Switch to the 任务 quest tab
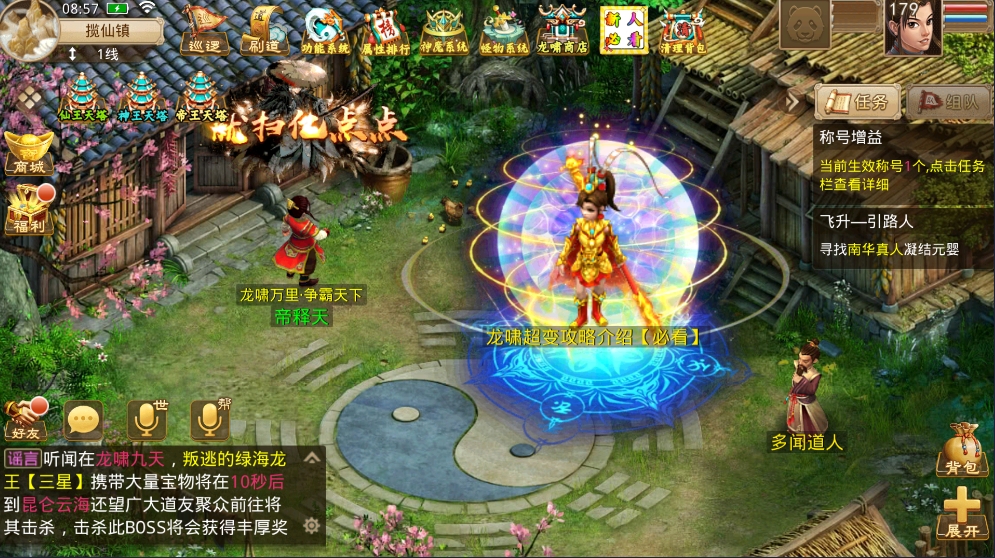Viewport: 995px width, 558px height. tap(858, 102)
